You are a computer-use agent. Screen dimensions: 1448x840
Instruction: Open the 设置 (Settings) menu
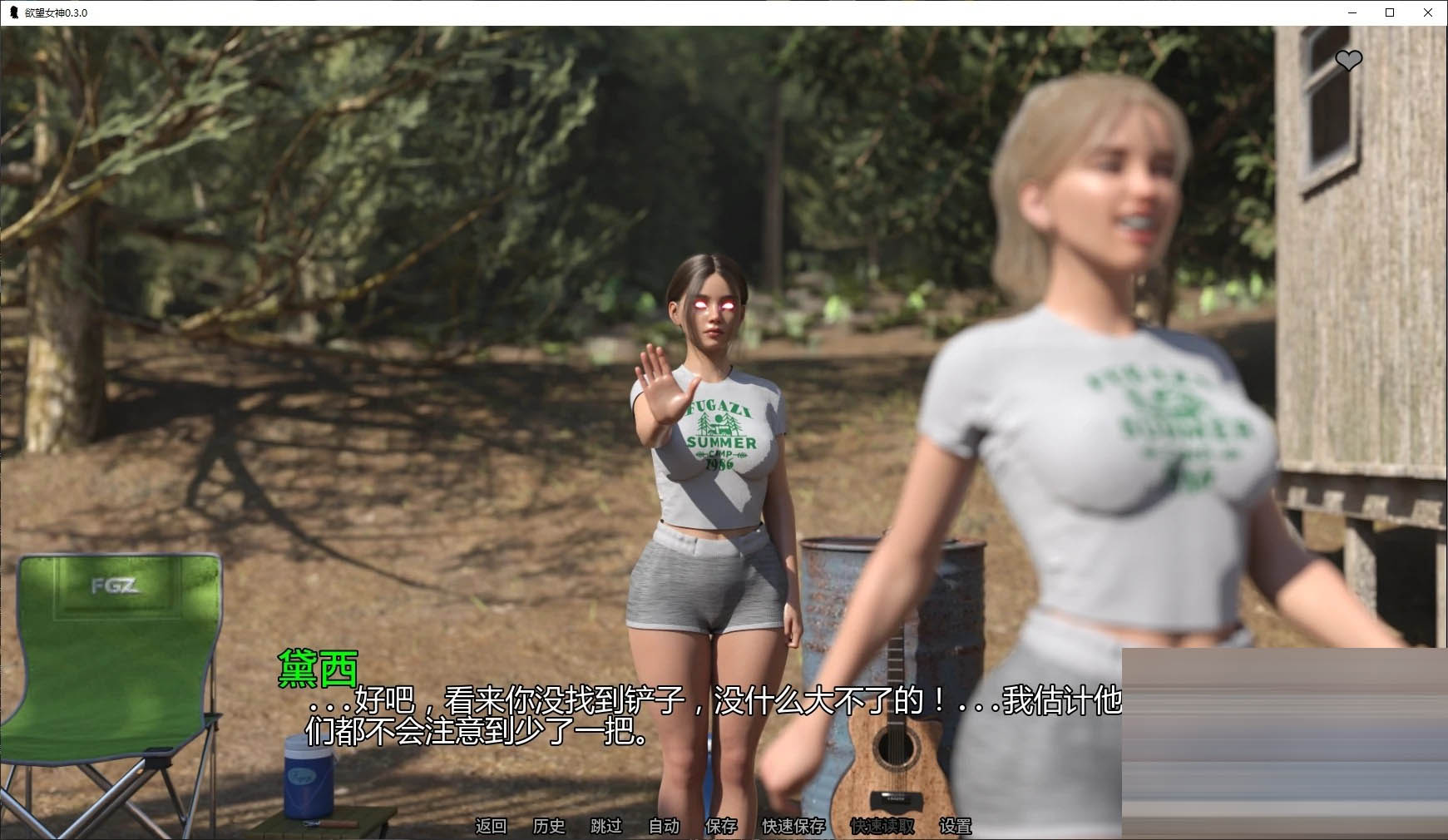tap(955, 826)
